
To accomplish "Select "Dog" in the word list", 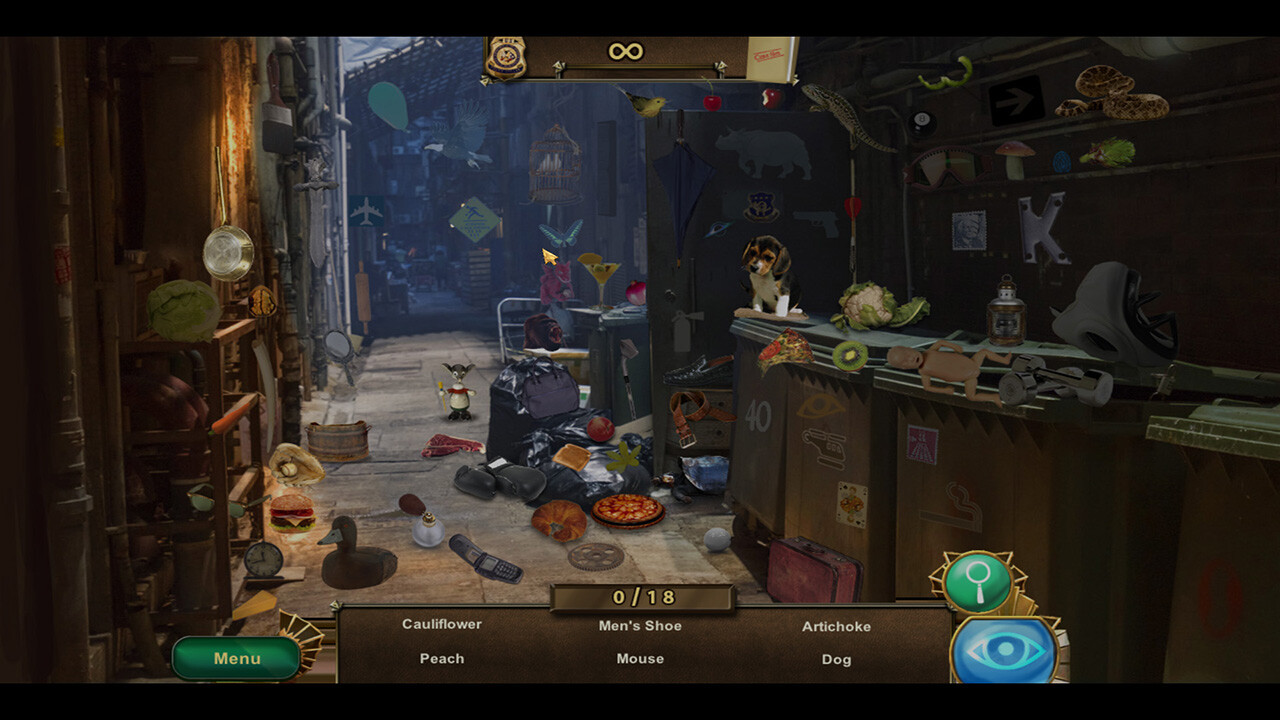I will [x=836, y=659].
